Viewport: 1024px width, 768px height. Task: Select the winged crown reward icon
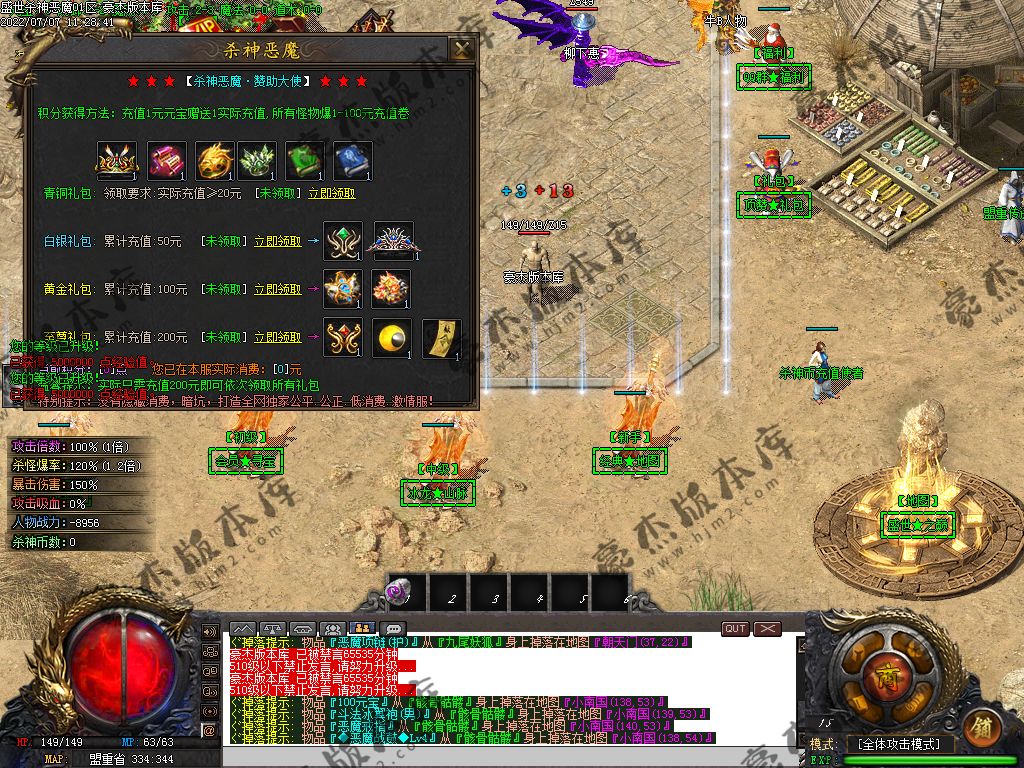pyautogui.click(x=114, y=160)
